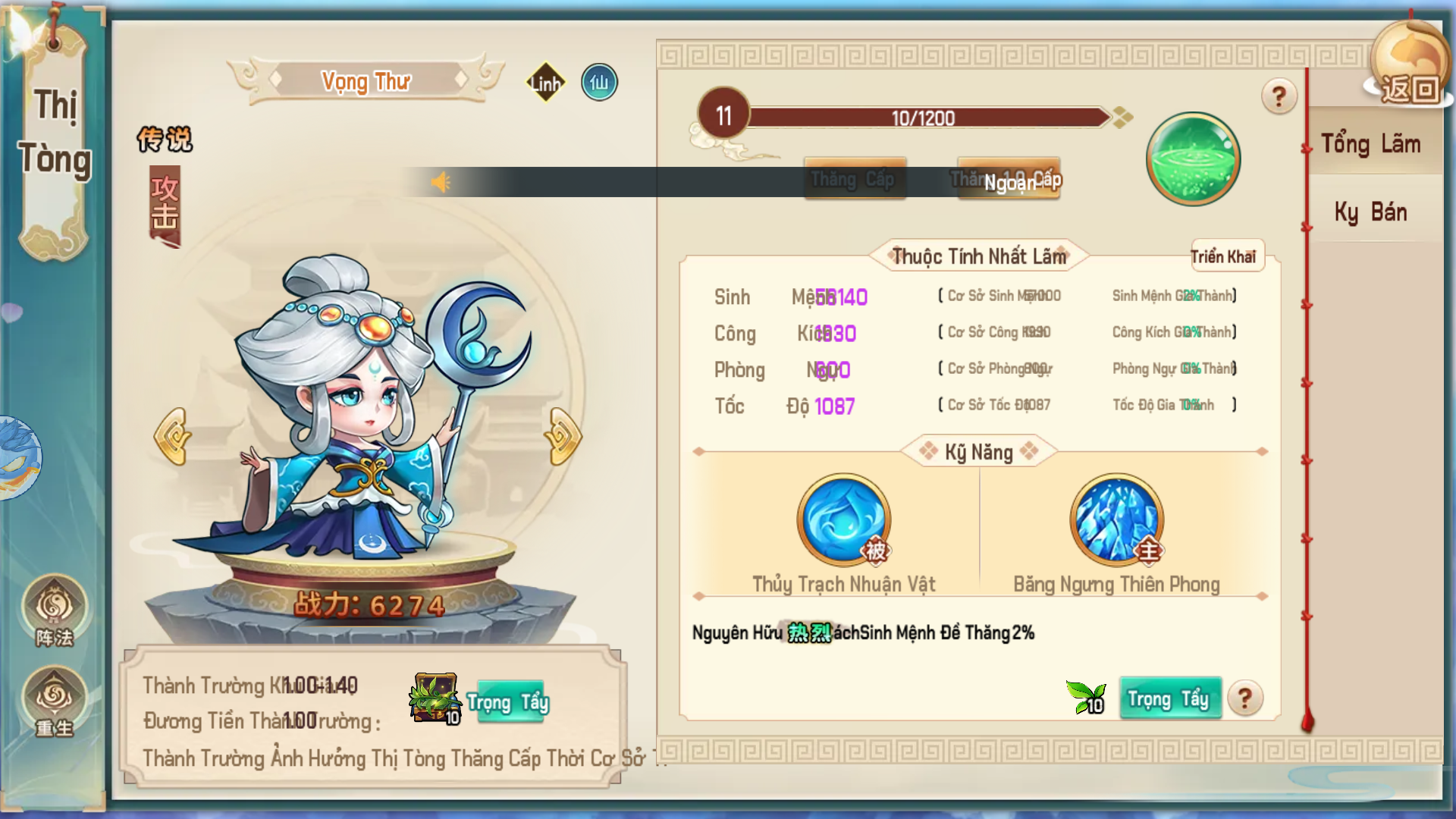The width and height of the screenshot is (1456, 819).
Task: Select the Băng Ngưng Thiên Phong skill icon
Action: click(1116, 519)
